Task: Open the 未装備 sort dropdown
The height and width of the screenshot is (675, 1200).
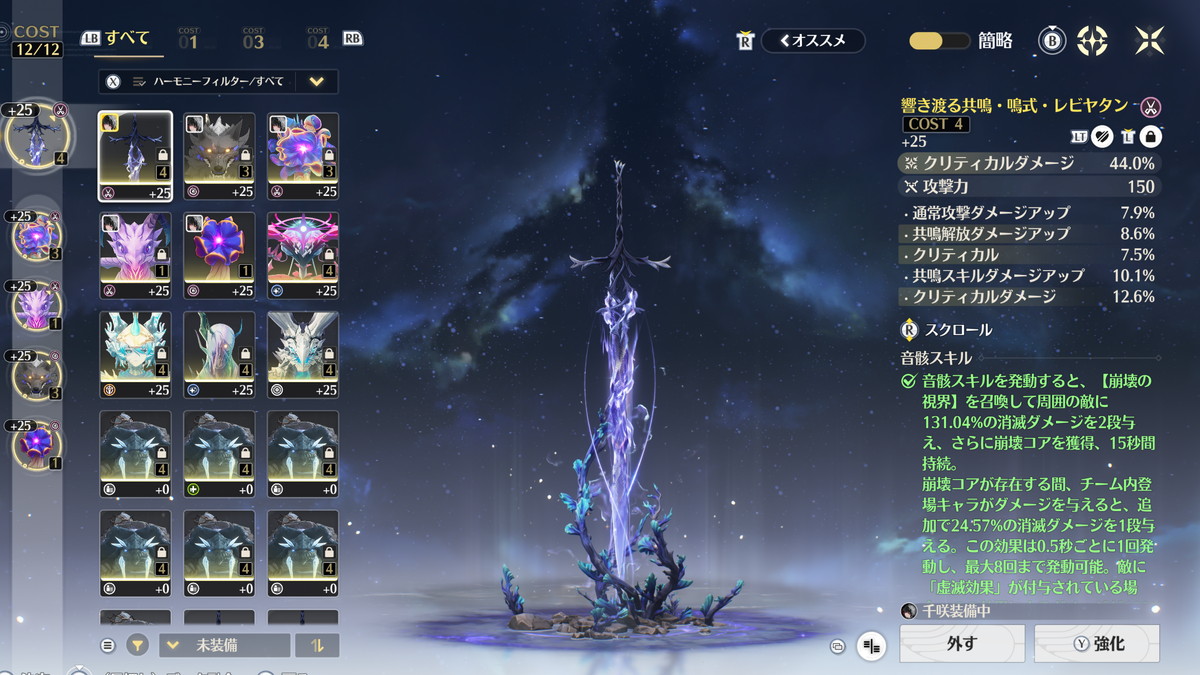Action: 224,645
